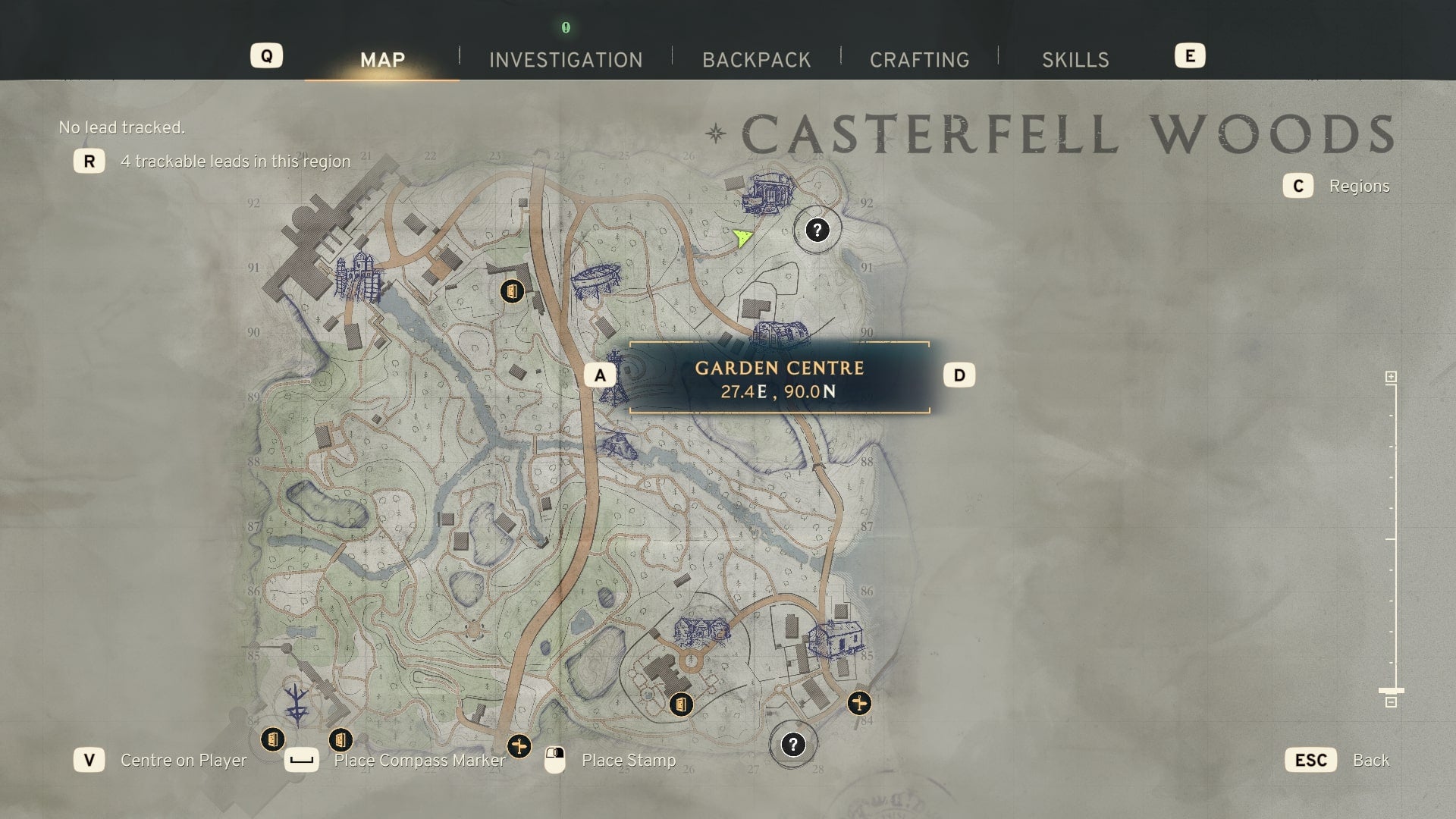Image resolution: width=1456 pixels, height=819 pixels.
Task: Click the green player arrow marker
Action: (x=742, y=238)
